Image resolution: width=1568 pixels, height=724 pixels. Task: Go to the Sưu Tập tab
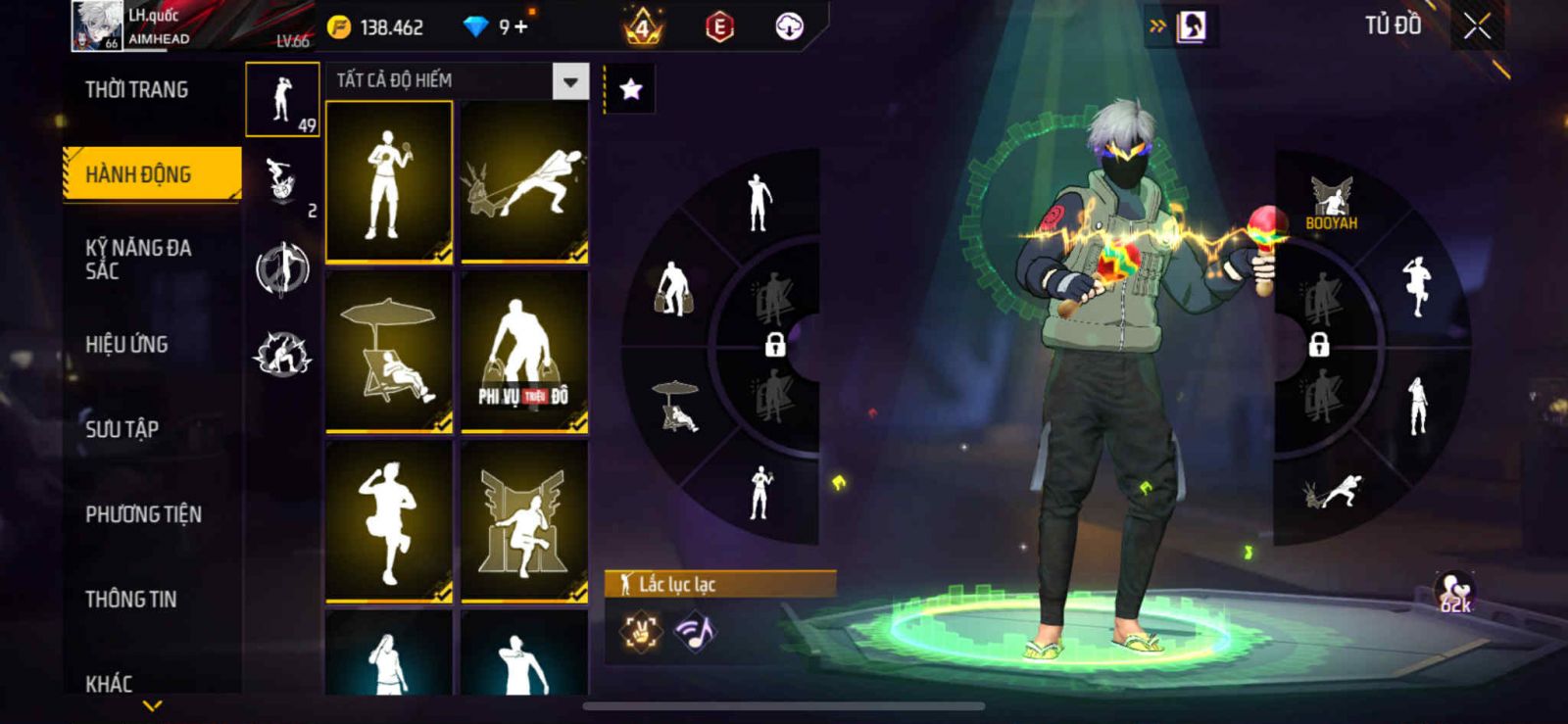(122, 429)
